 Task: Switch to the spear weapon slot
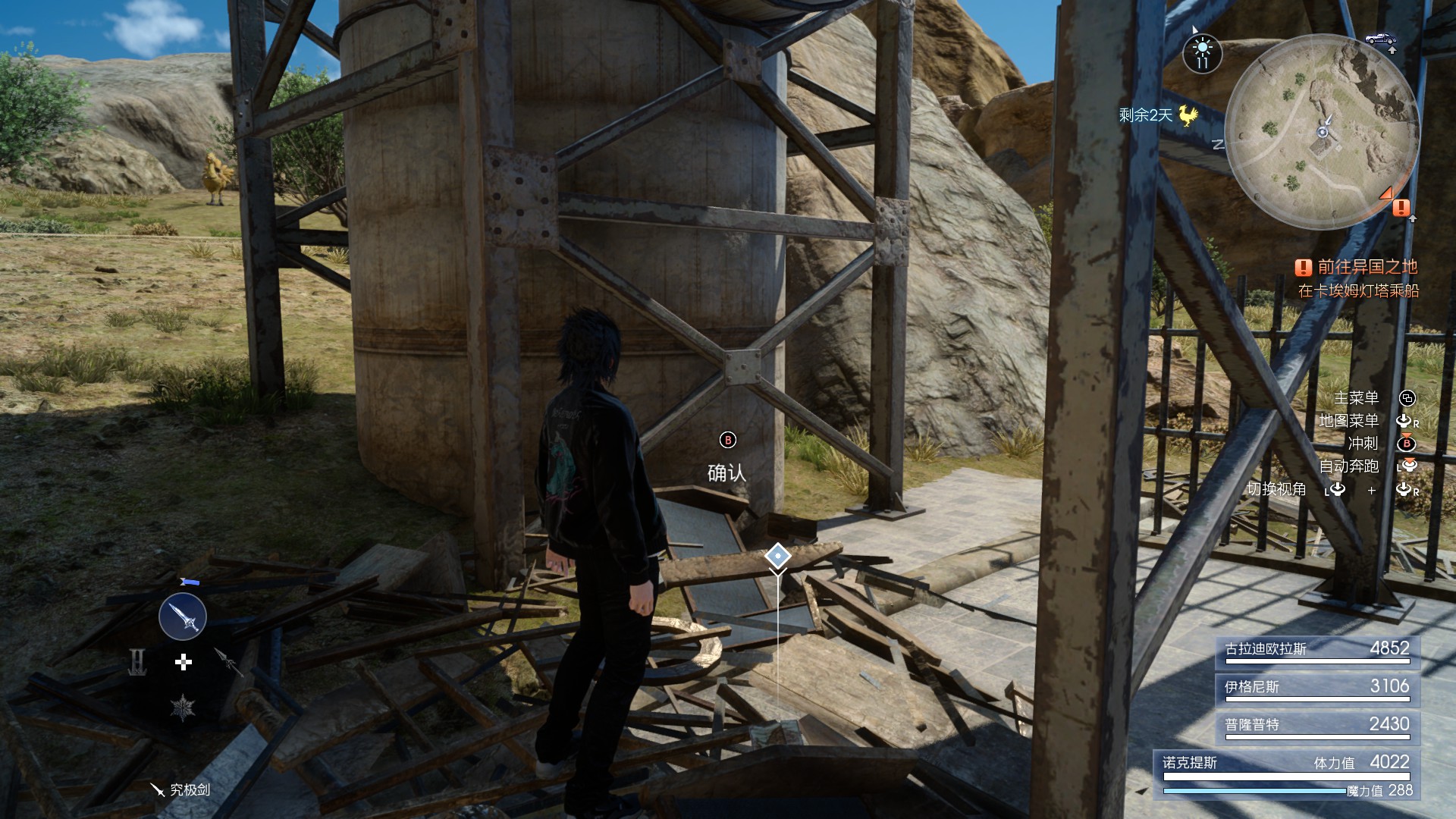pos(227,661)
